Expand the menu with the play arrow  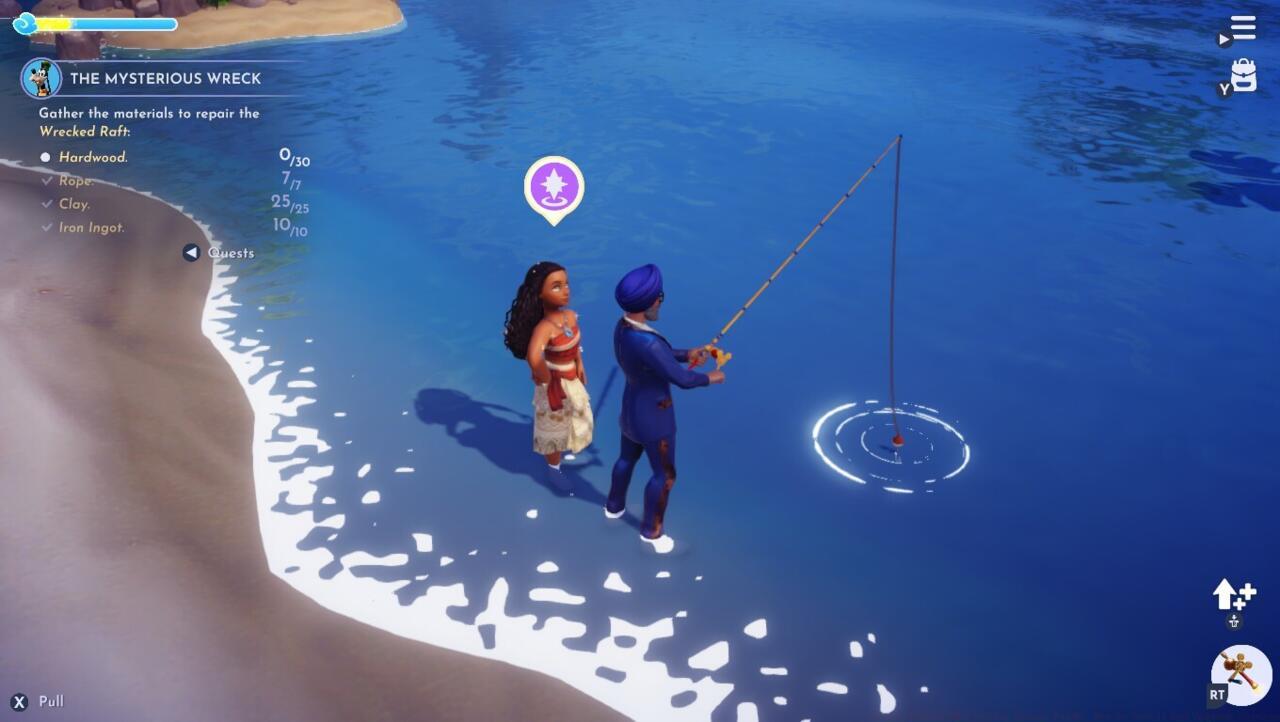(1226, 40)
